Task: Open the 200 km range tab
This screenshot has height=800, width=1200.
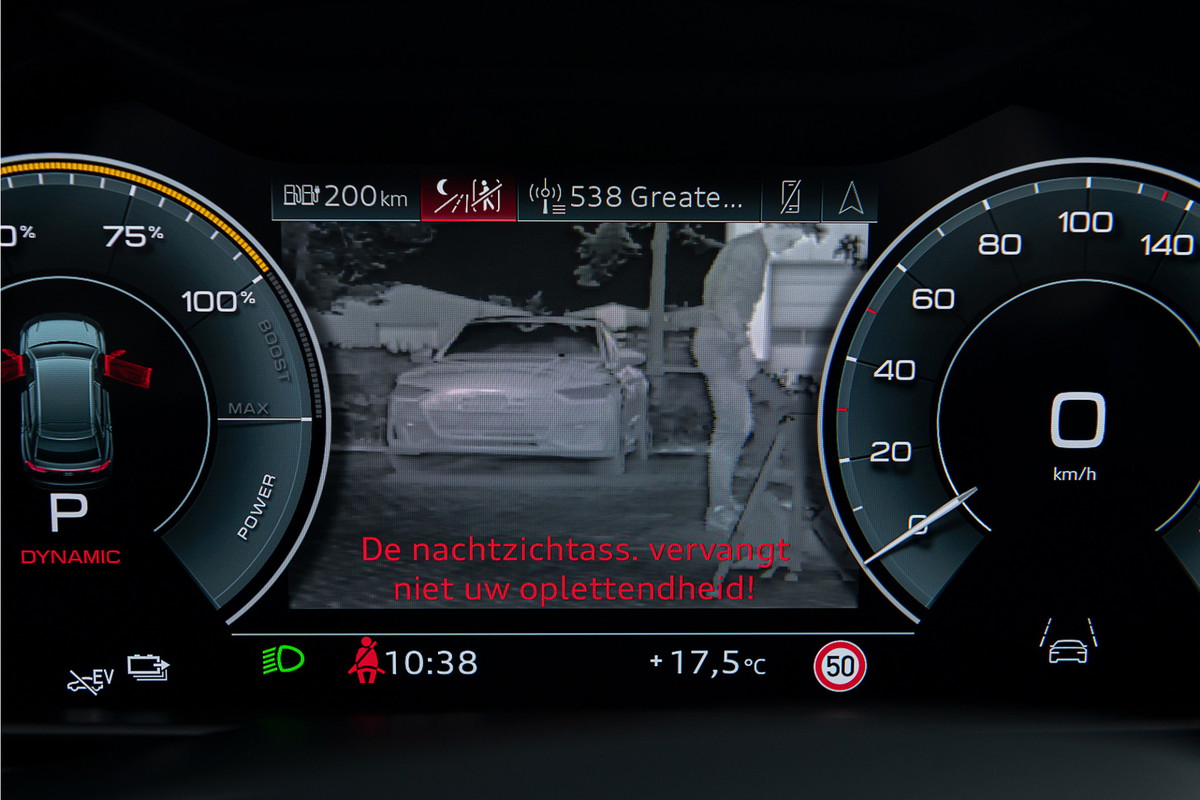Action: point(346,197)
